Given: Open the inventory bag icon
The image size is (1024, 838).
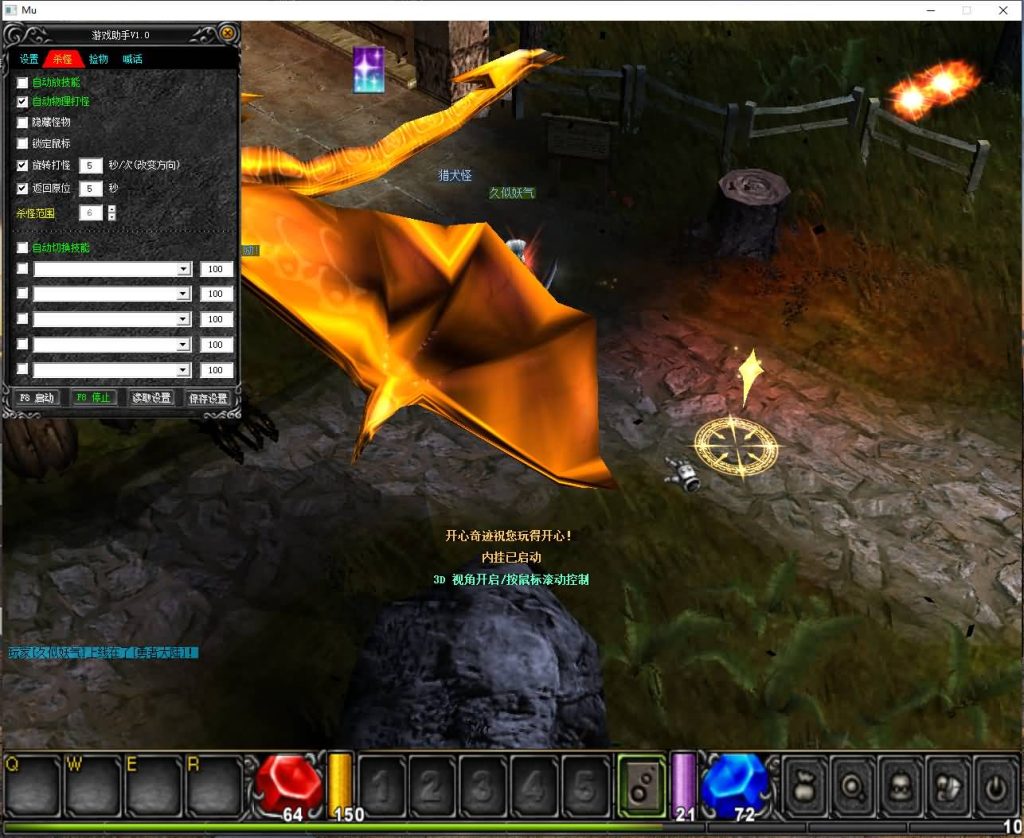Looking at the screenshot, I should (x=806, y=782).
